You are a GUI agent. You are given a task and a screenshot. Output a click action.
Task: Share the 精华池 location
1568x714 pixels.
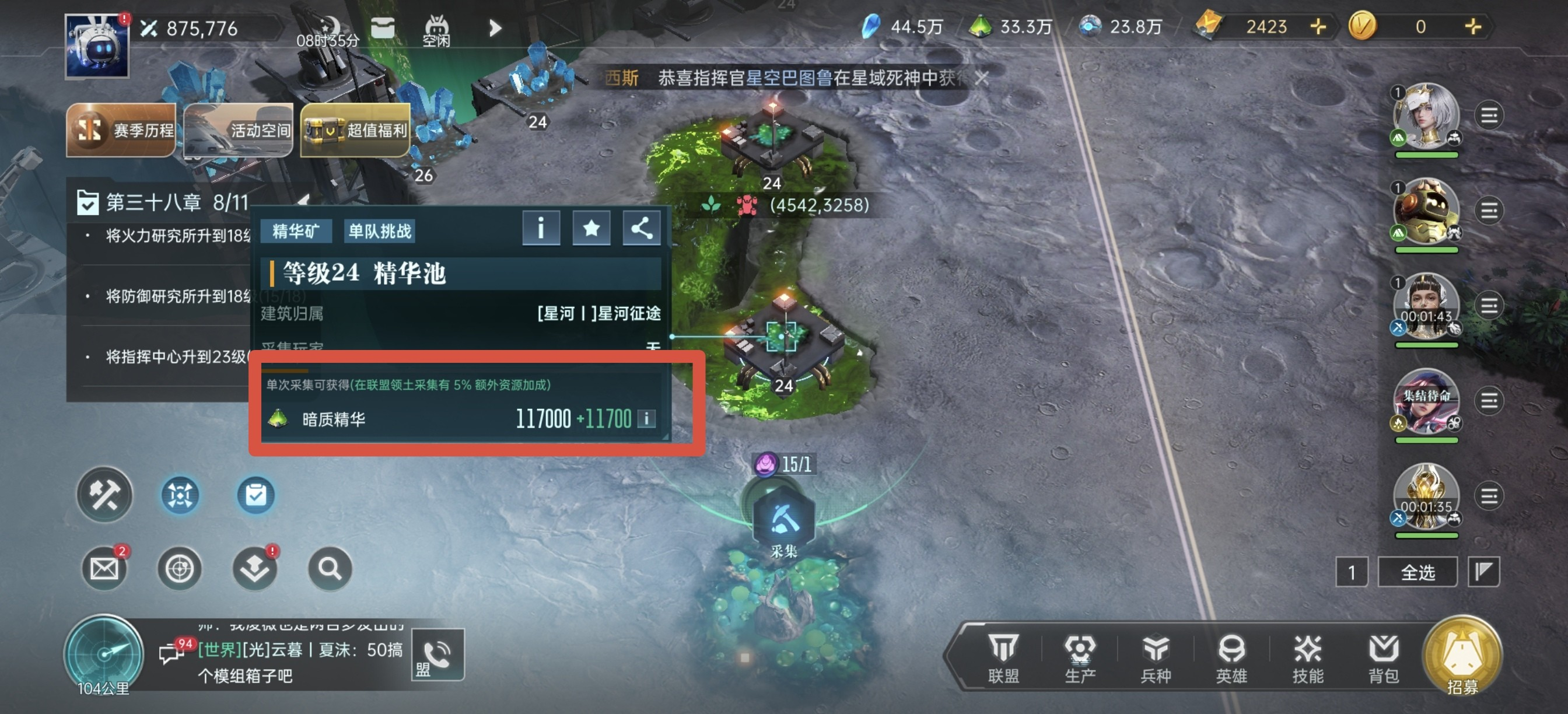point(642,229)
